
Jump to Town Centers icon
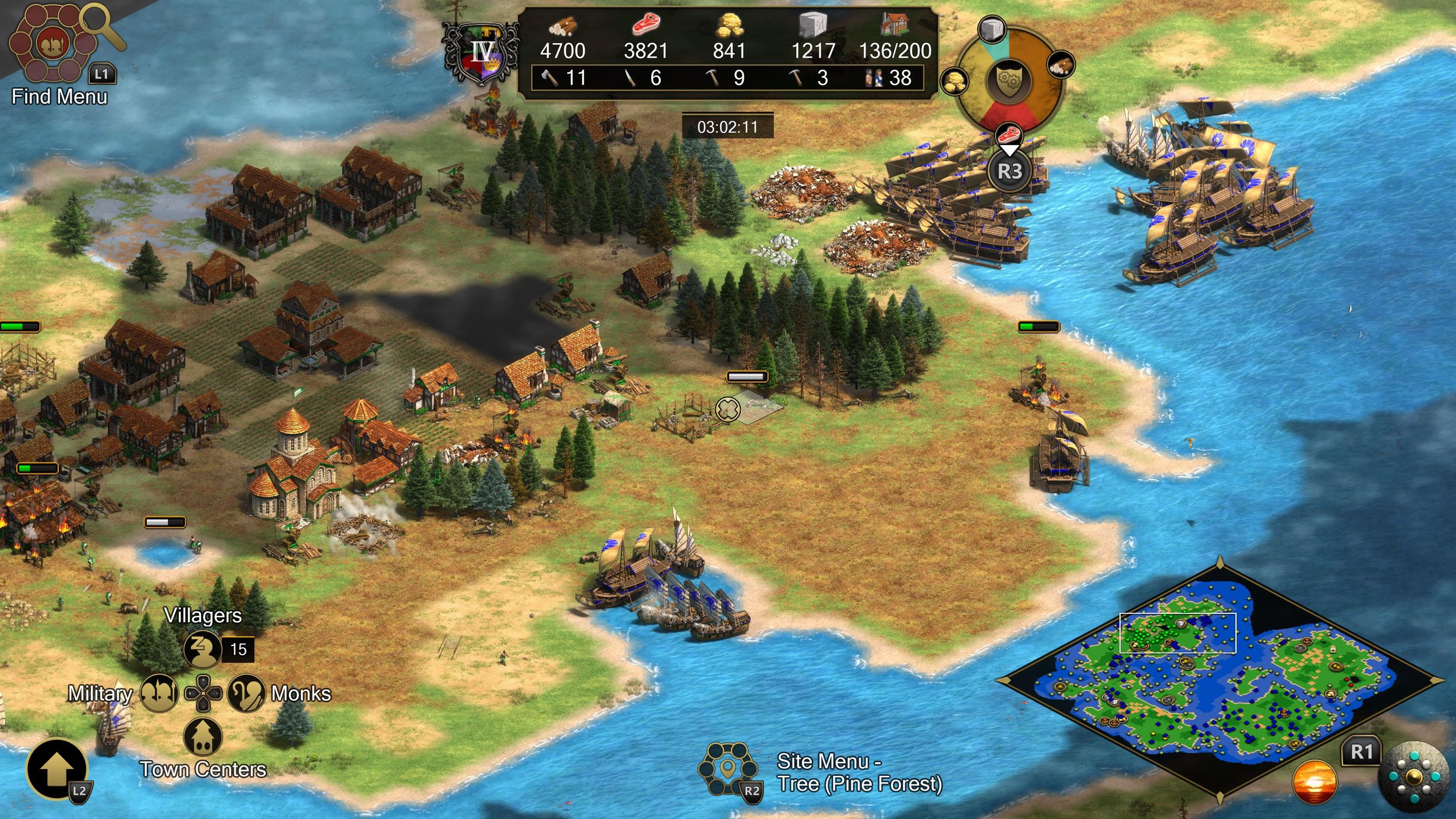(203, 737)
